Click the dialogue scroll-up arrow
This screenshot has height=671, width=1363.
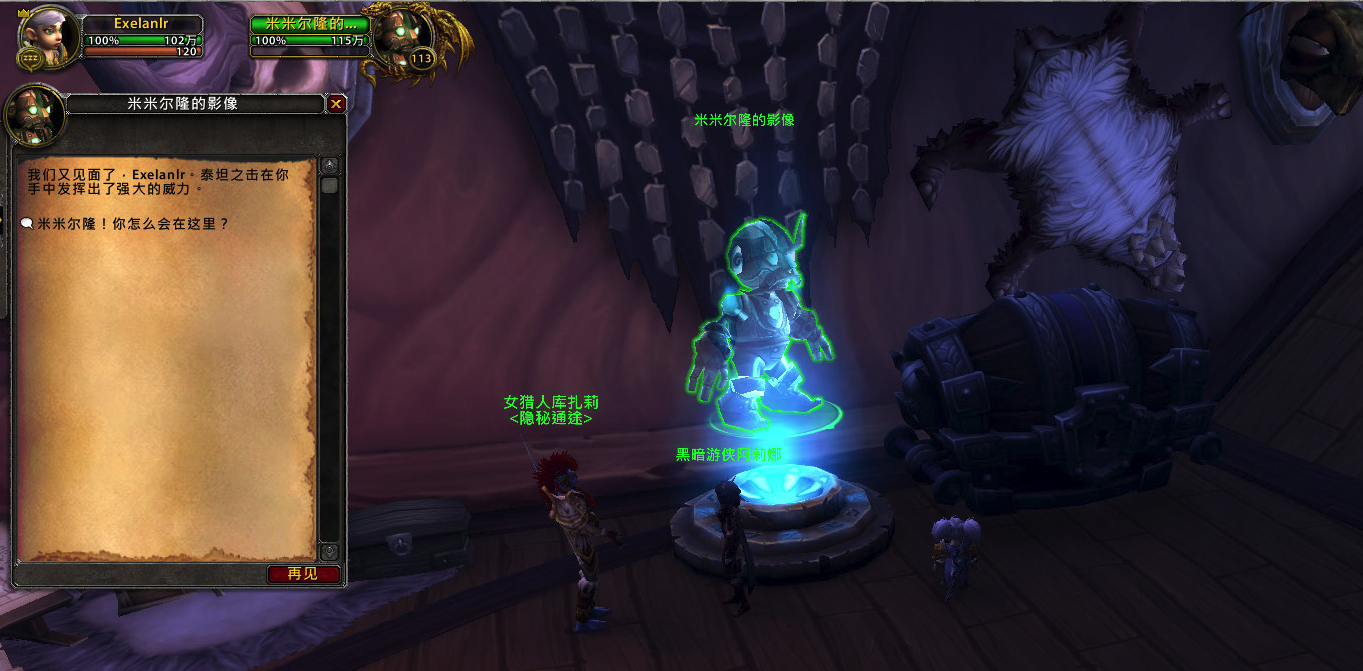[x=329, y=164]
